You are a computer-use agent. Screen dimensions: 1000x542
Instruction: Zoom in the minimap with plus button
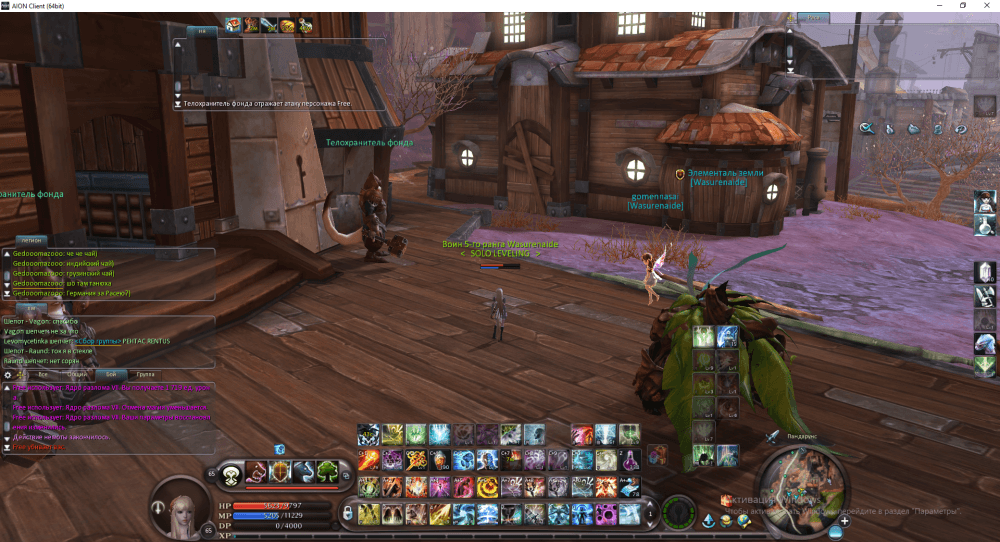click(845, 521)
